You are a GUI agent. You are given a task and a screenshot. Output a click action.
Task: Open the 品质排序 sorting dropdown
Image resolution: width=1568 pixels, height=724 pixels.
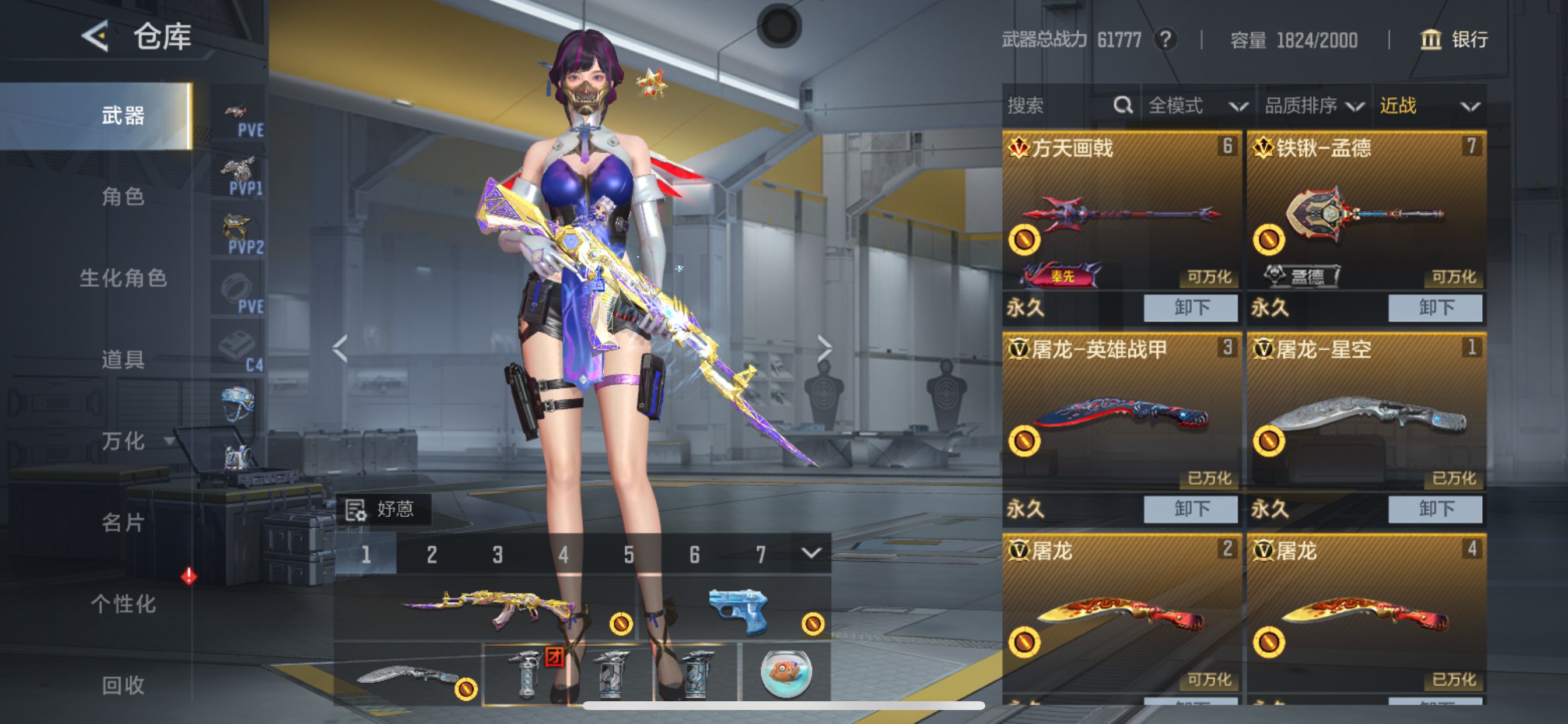[x=1318, y=105]
